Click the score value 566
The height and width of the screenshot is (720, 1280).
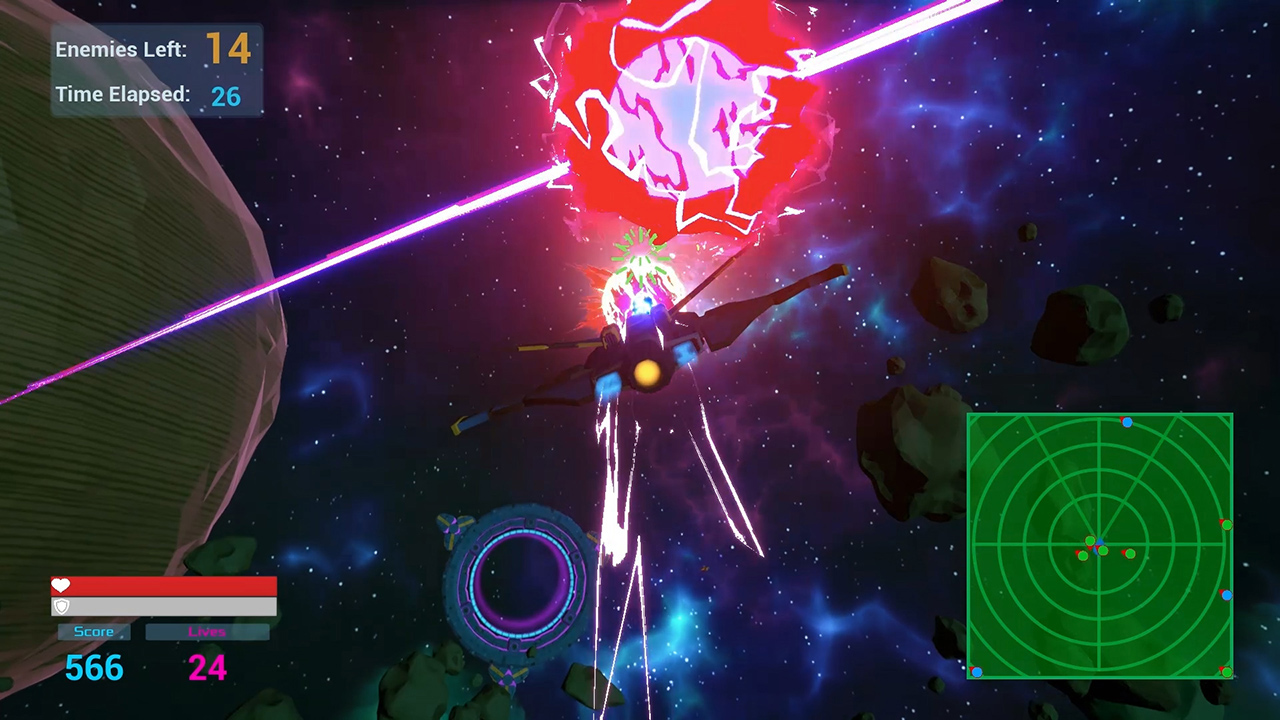pyautogui.click(x=93, y=668)
